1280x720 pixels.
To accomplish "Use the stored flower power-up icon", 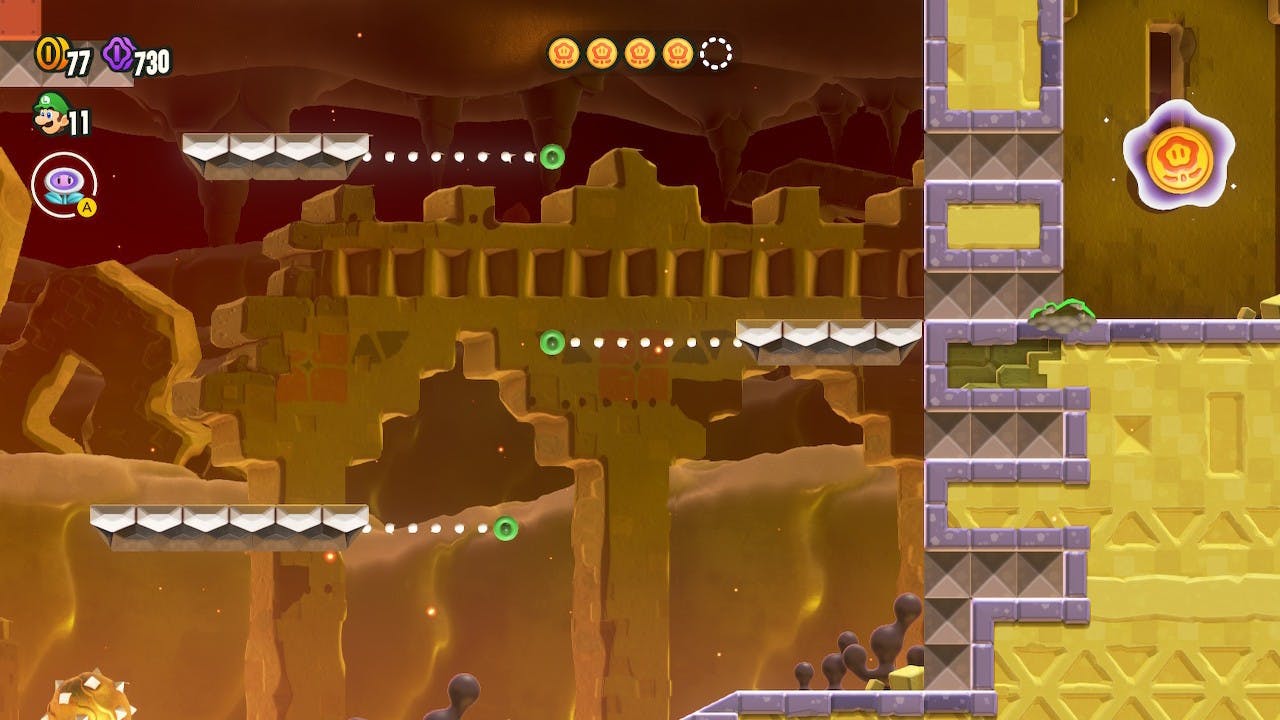I will click(x=63, y=185).
